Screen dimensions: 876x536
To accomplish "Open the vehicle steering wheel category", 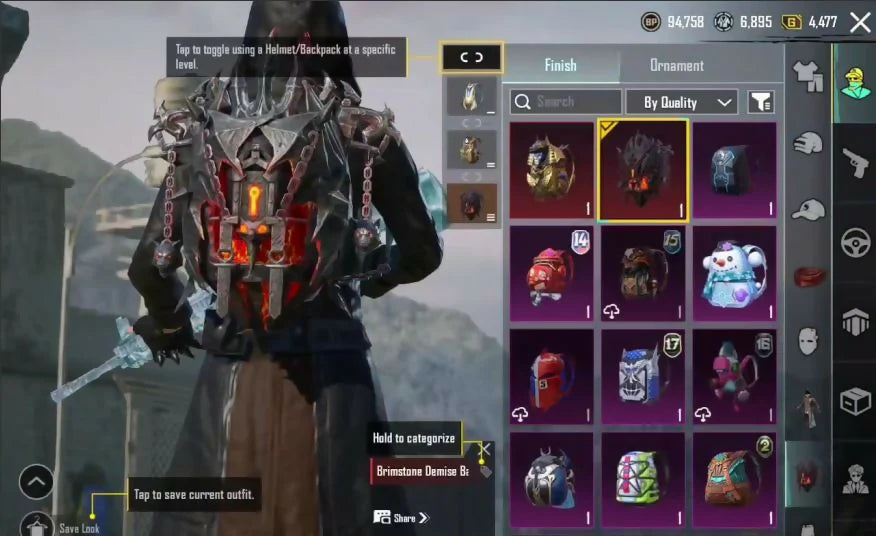I will [855, 243].
